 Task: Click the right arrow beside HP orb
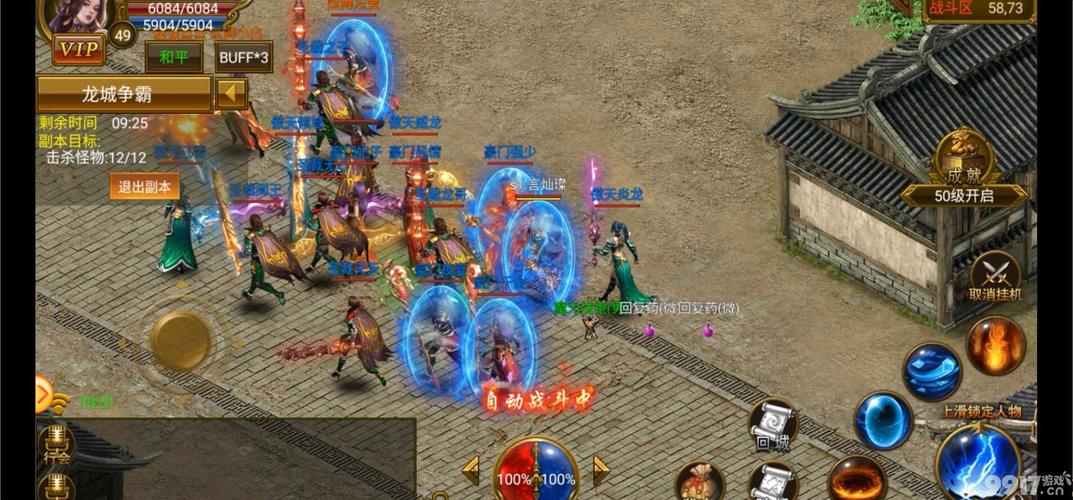coord(601,470)
